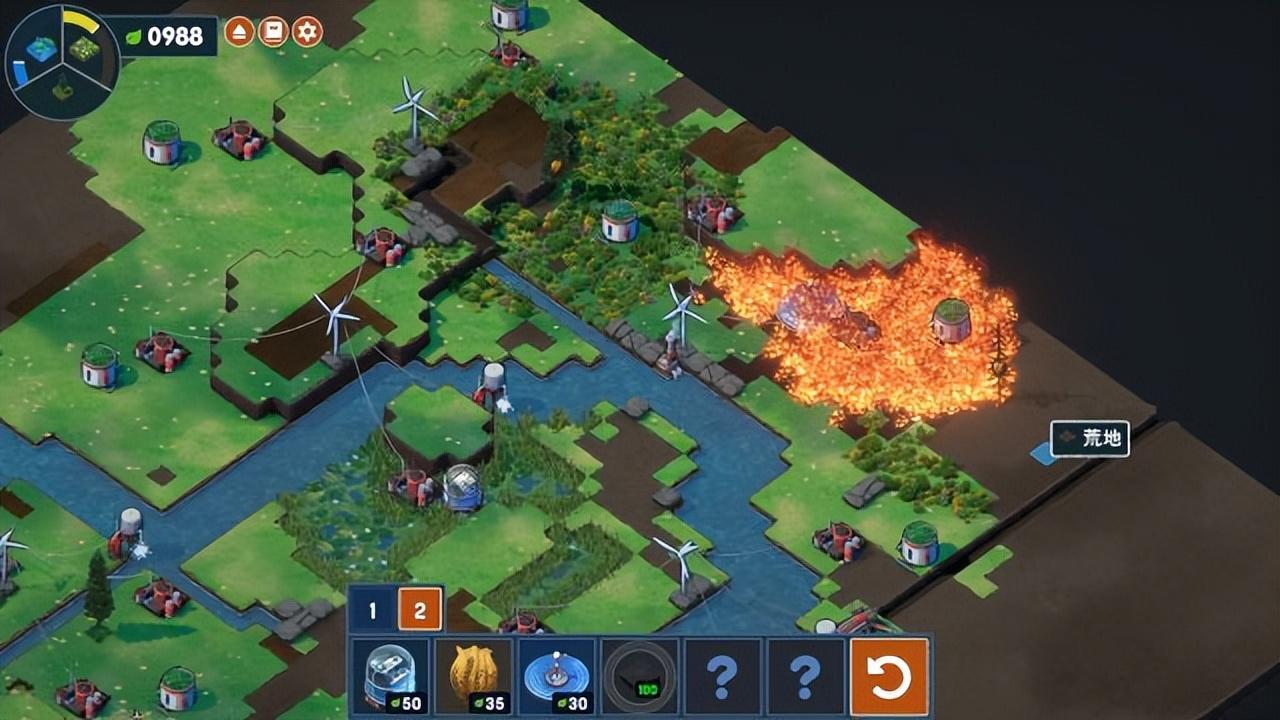
Task: Open the gear settings menu
Action: pos(307,32)
